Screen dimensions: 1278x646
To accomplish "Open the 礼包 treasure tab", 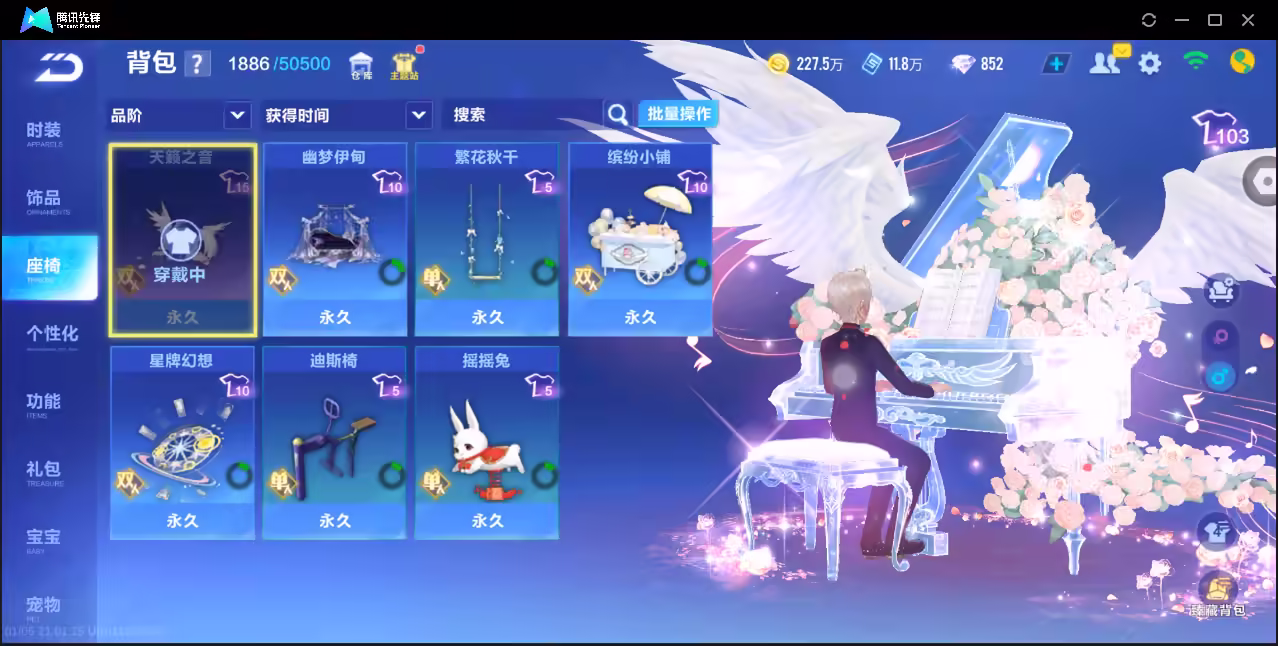I will pos(44,471).
